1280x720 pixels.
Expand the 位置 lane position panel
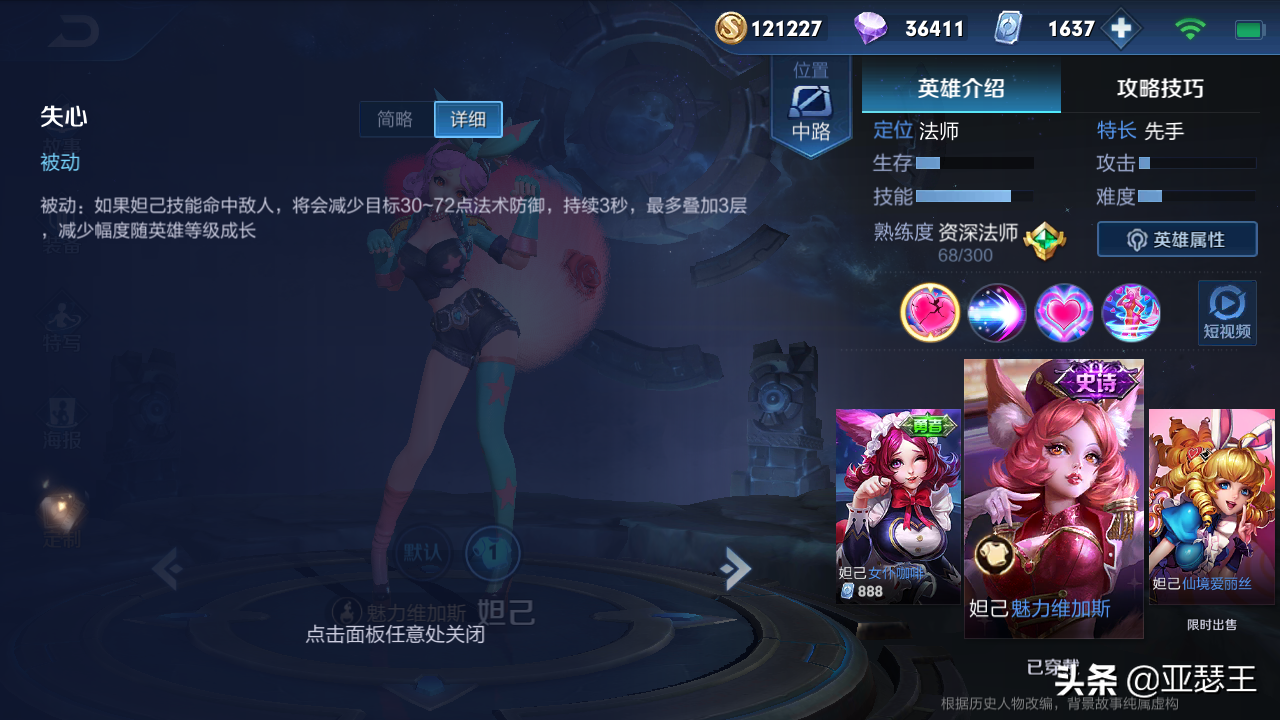point(812,100)
